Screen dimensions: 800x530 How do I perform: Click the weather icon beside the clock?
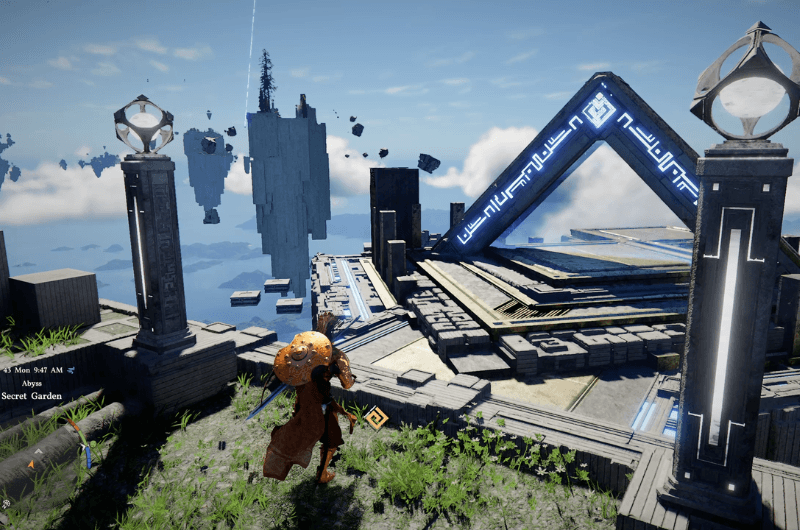coord(72,369)
